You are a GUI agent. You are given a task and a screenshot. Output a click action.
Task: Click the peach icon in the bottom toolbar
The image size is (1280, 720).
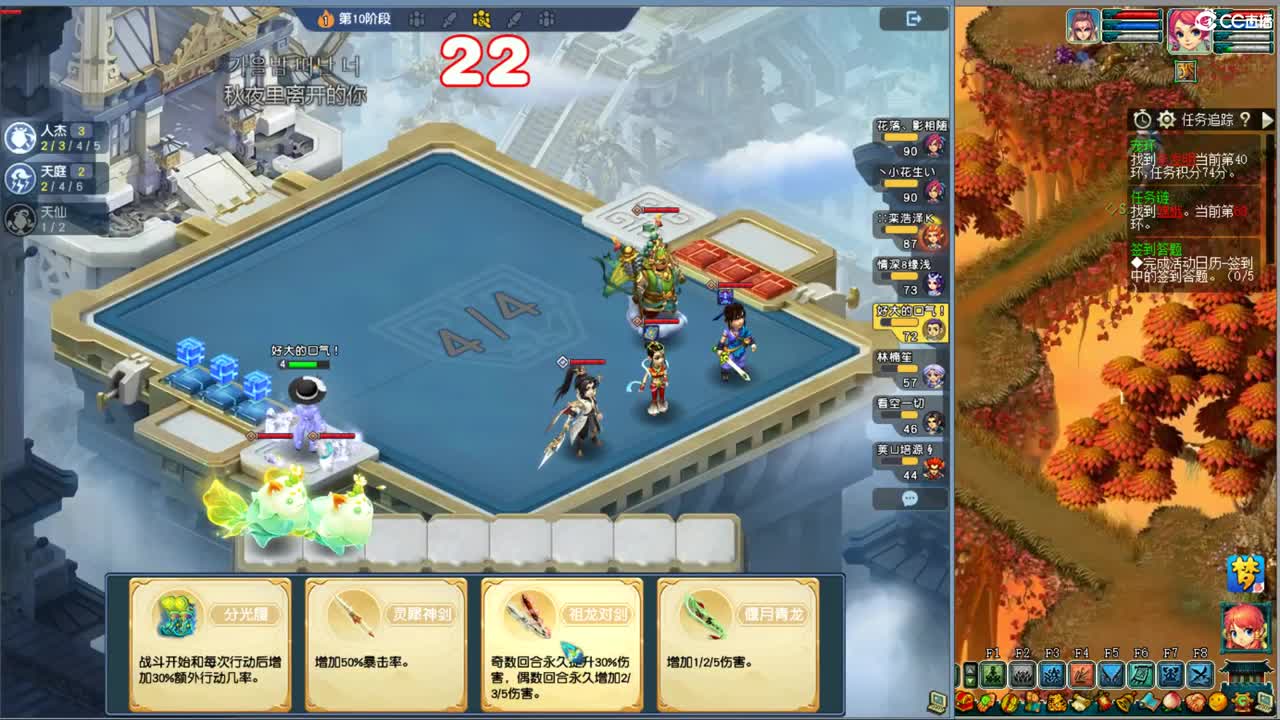(x=1170, y=703)
